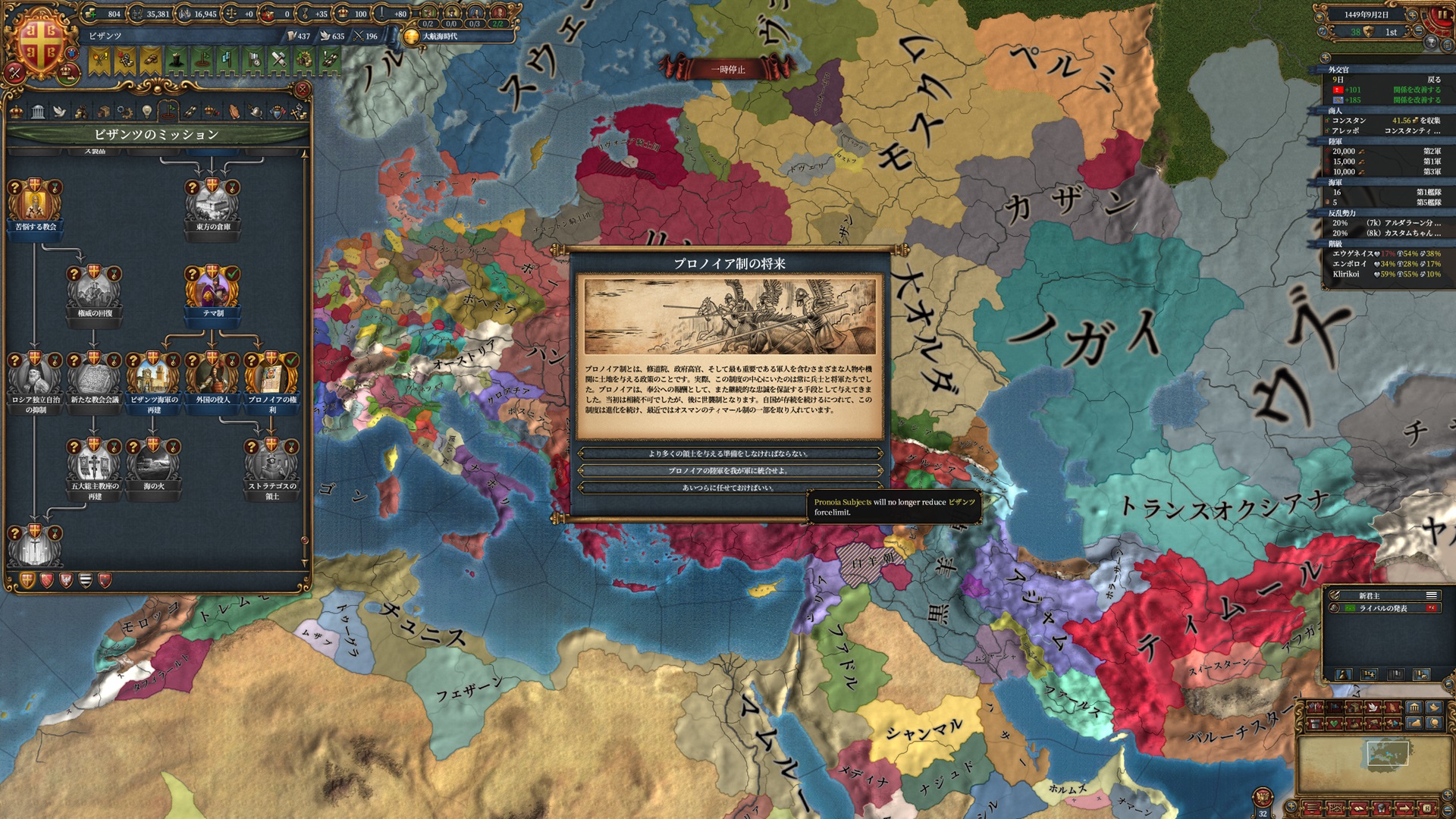This screenshot has height=819, width=1456.
Task: Toggle the pause button by the date
Action: click(1442, 14)
